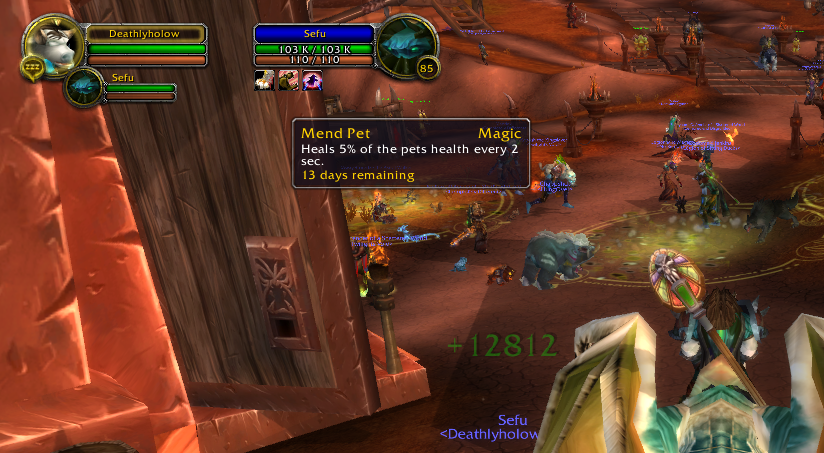Click the Mend Pet buff icon with pink swirl
This screenshot has width=824, height=453.
[312, 81]
